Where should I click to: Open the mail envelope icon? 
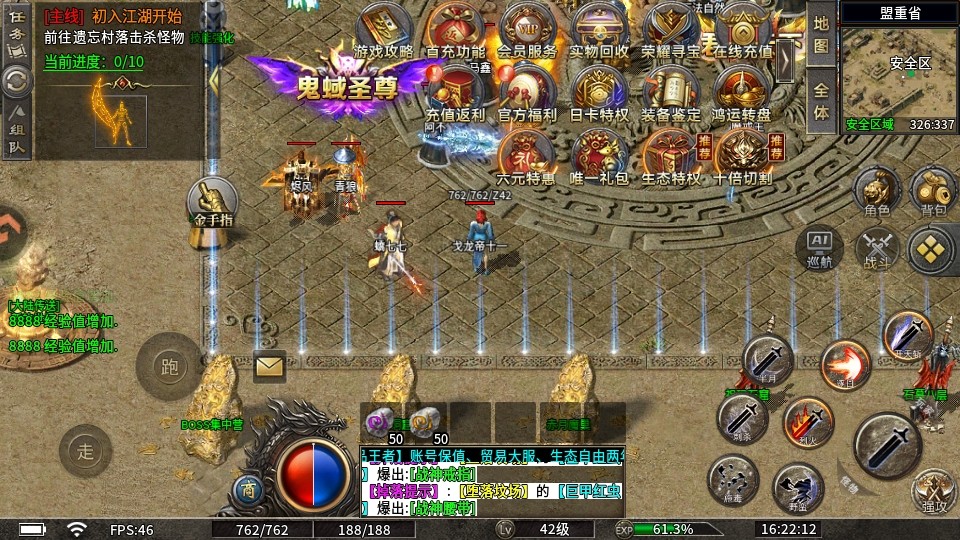[269, 367]
